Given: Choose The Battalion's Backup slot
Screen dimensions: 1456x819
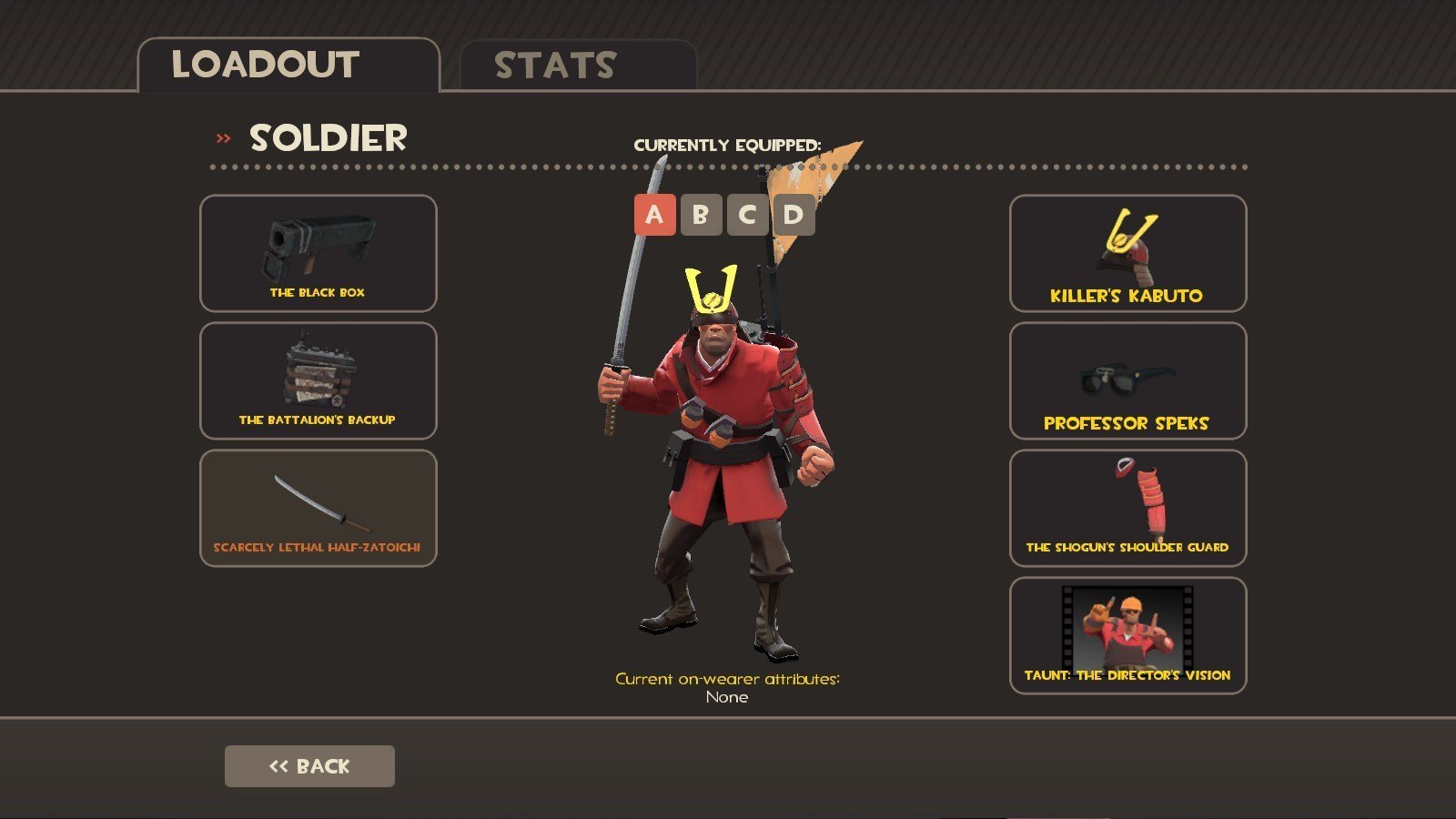Looking at the screenshot, I should click(318, 380).
